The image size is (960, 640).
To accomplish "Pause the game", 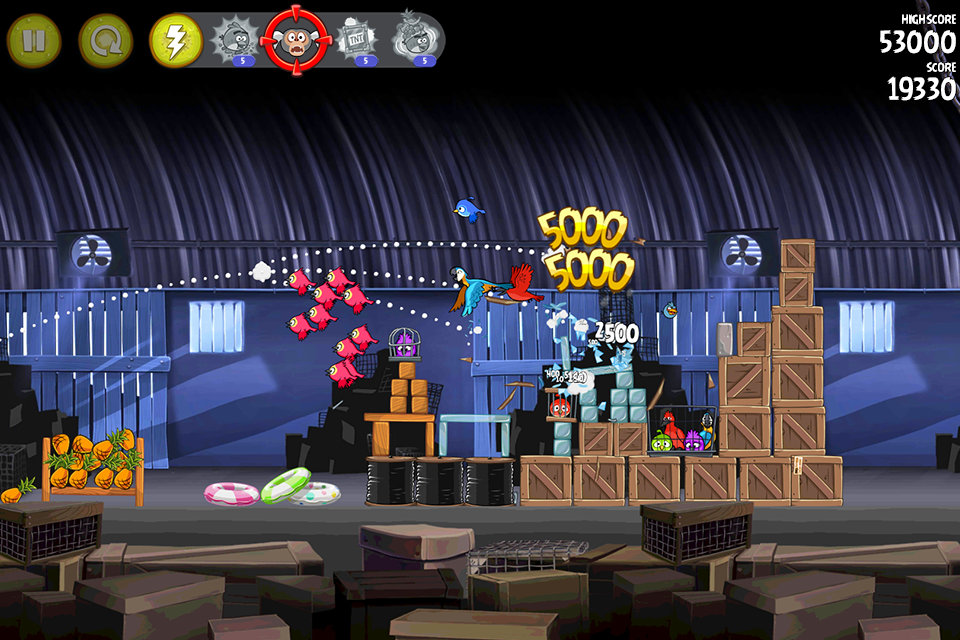I will (x=34, y=41).
